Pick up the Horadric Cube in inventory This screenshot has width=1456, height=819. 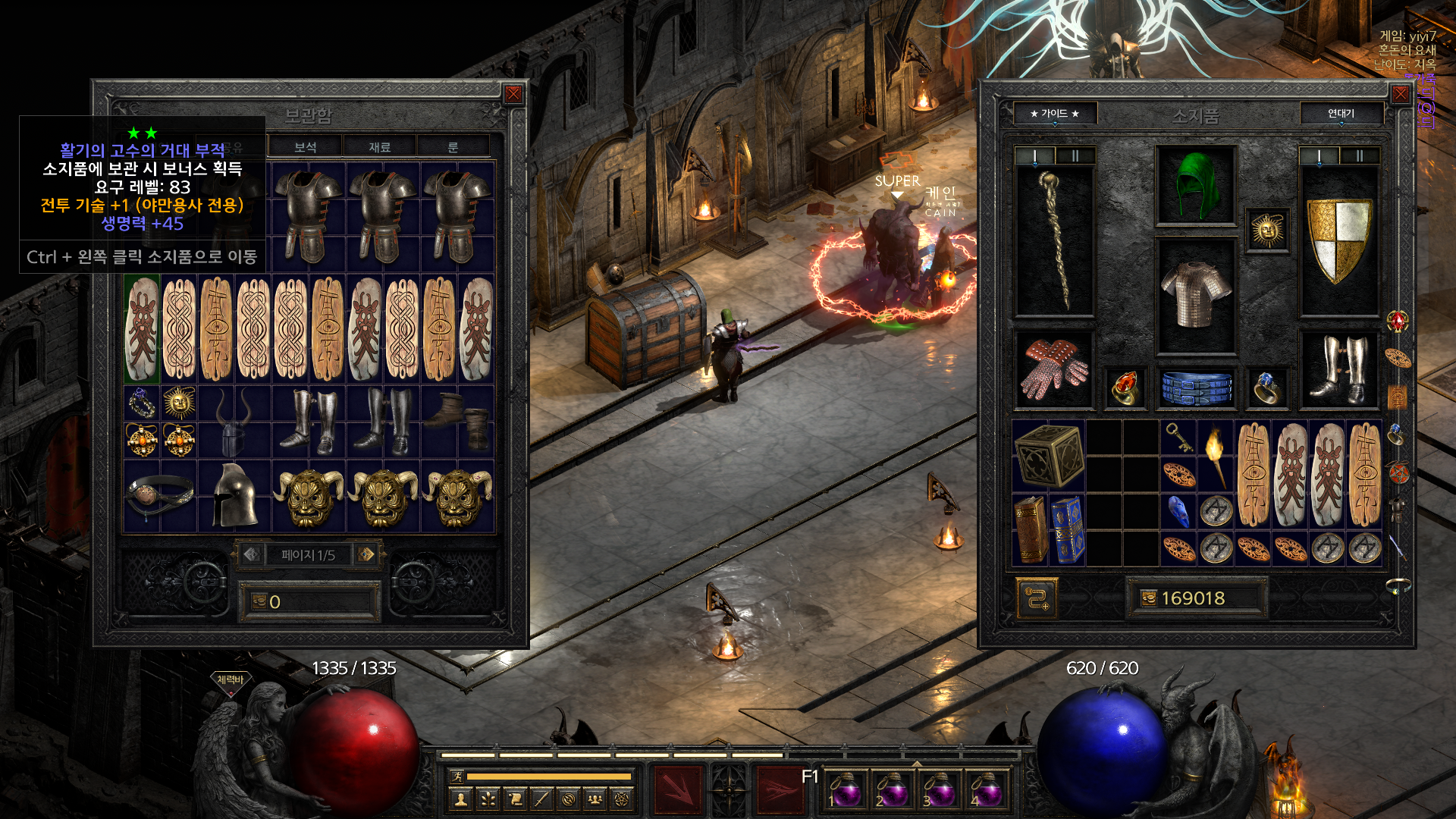click(1049, 456)
